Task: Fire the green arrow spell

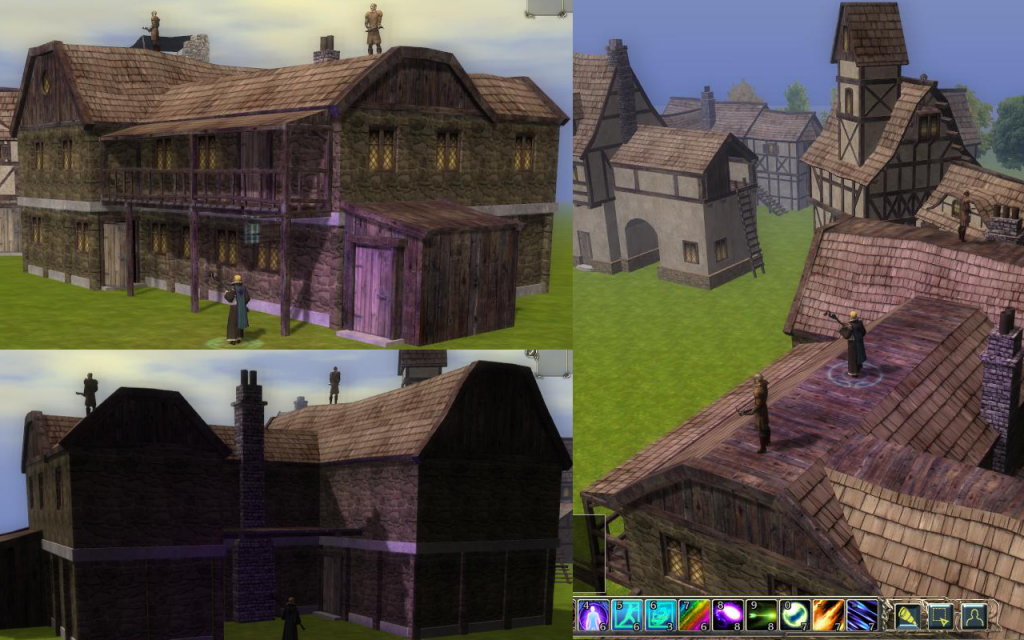Action: (762, 615)
